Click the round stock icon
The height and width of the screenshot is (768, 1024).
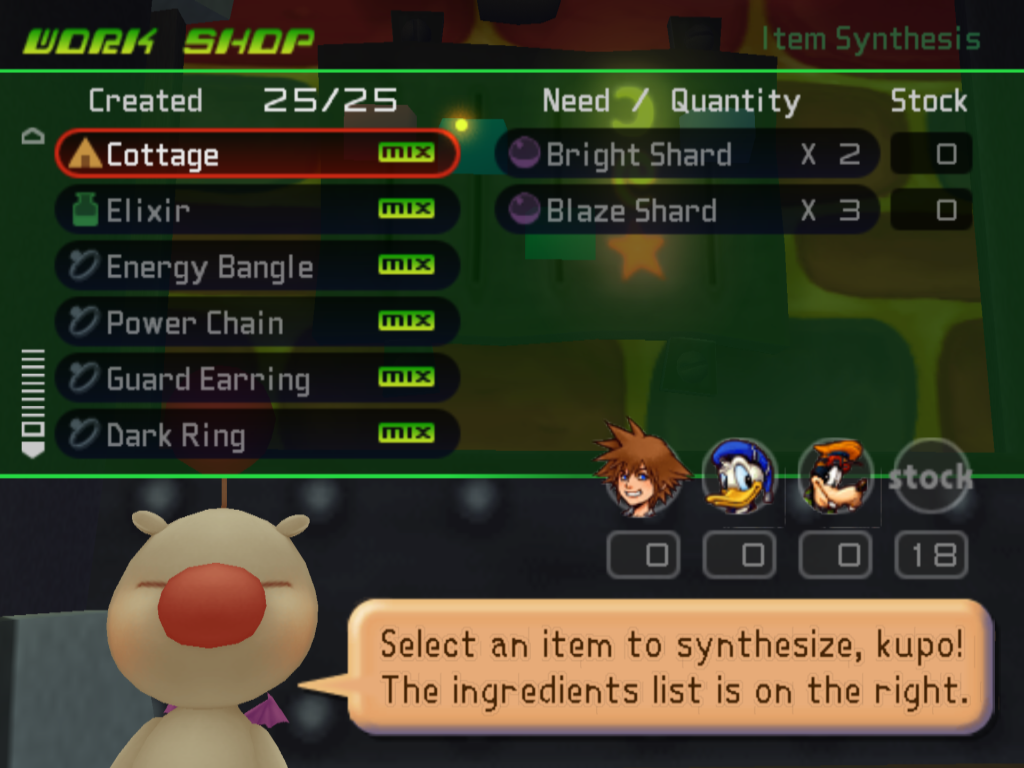[x=931, y=477]
